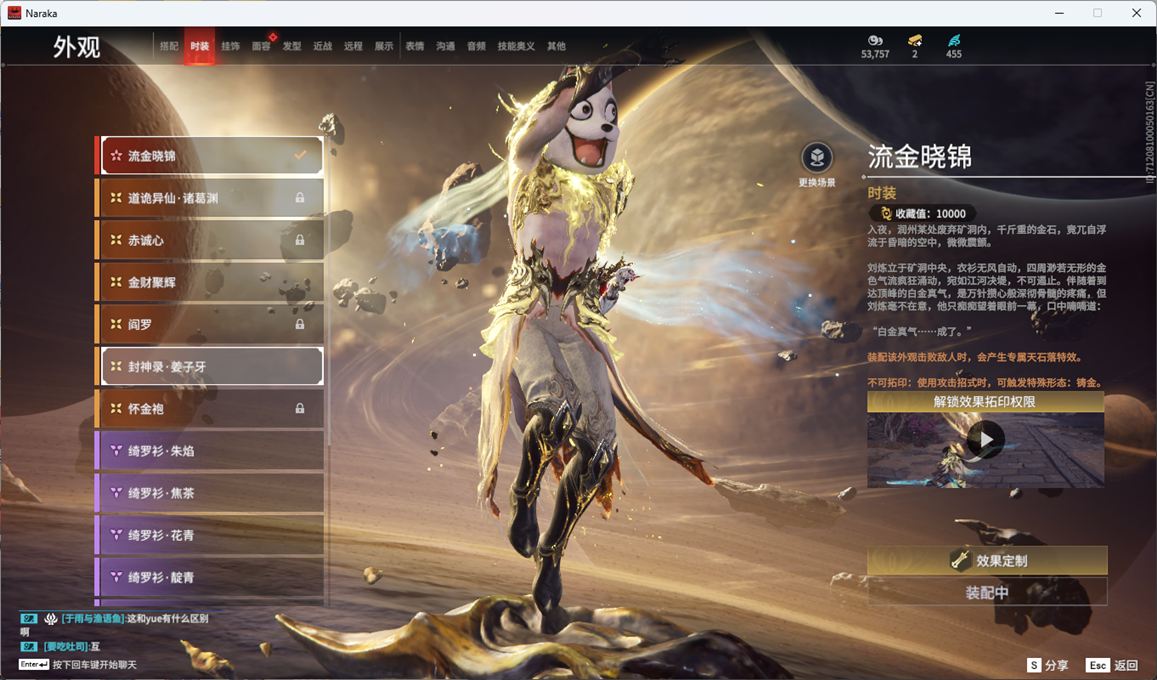Open the 面容 appearance tab
The width and height of the screenshot is (1157, 680).
261,46
